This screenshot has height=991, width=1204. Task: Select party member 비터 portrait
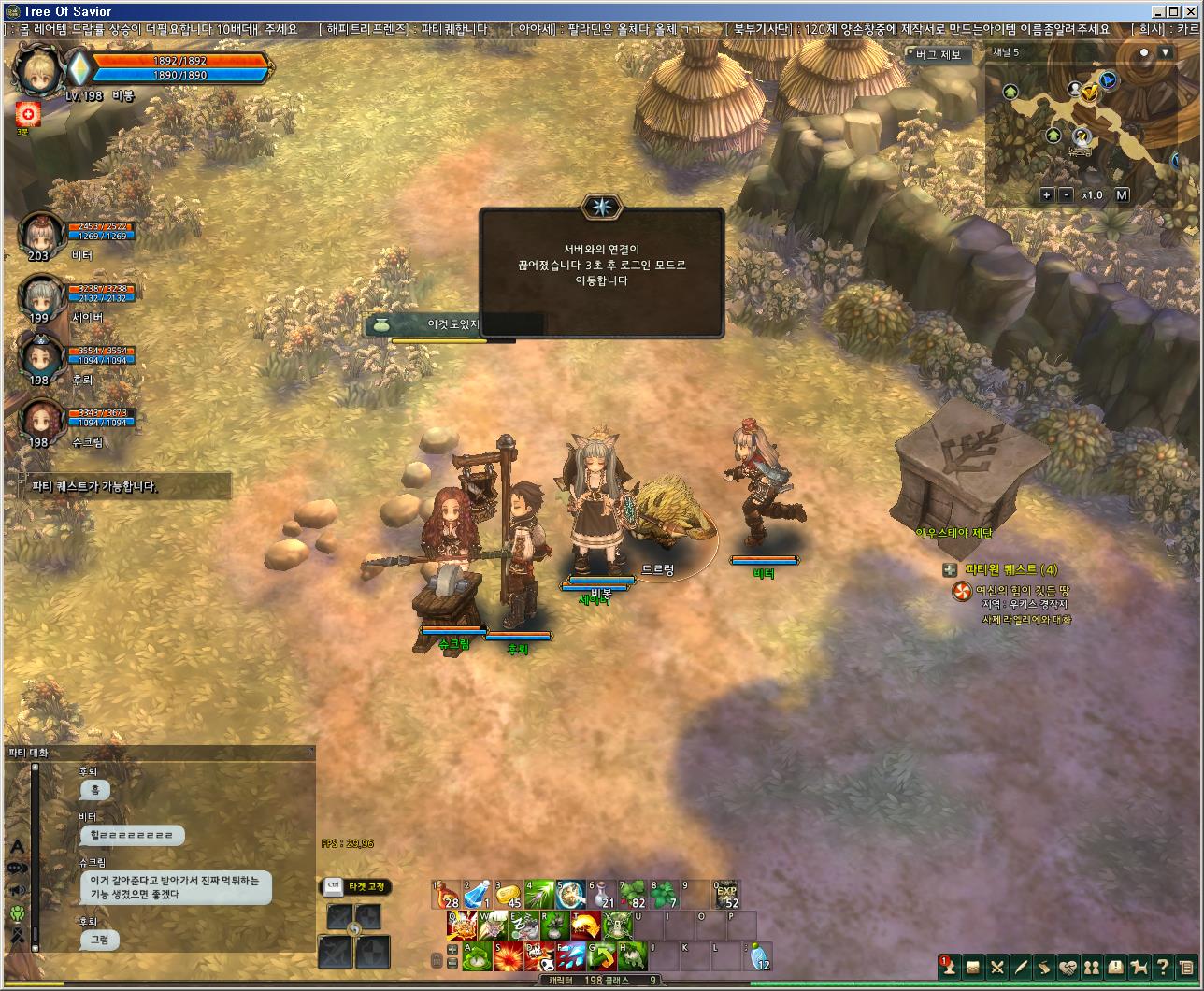coord(41,234)
